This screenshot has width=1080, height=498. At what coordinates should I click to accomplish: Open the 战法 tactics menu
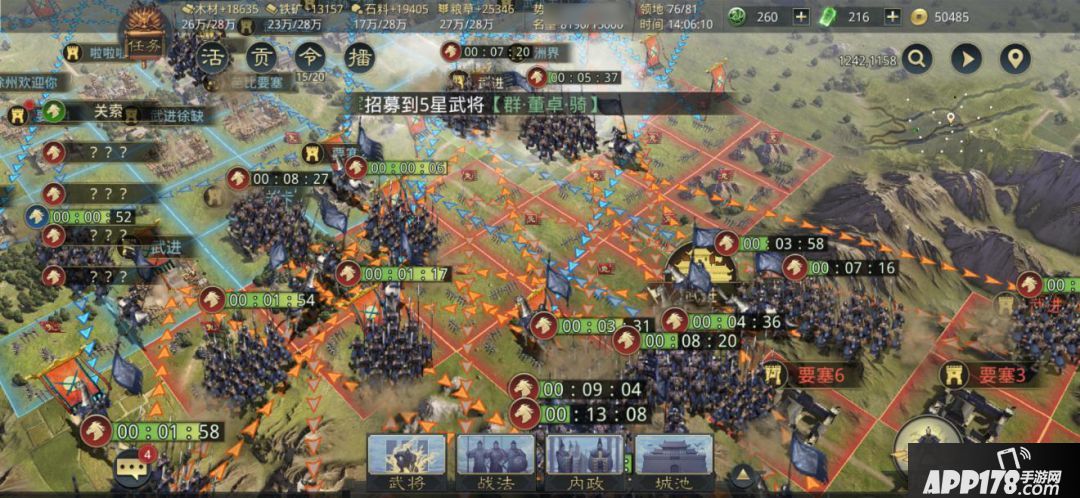[496, 462]
